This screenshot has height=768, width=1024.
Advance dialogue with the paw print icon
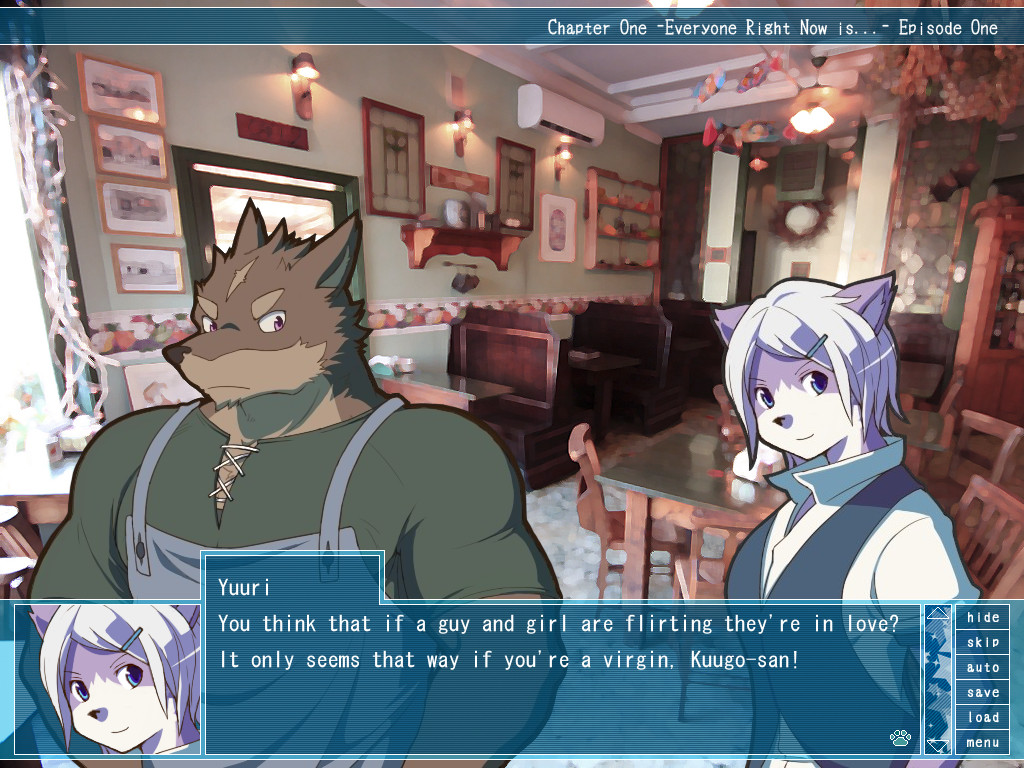pyautogui.click(x=900, y=739)
